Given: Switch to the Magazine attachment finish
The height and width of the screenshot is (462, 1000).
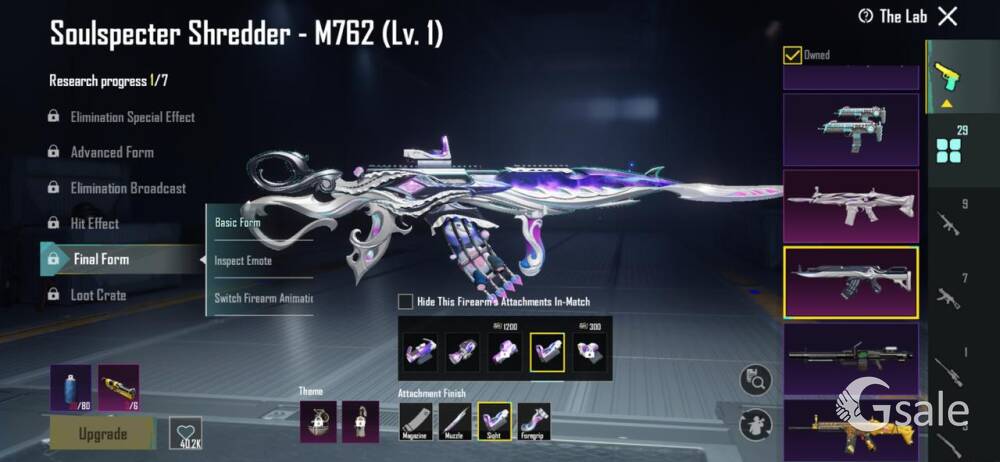Looking at the screenshot, I should pyautogui.click(x=415, y=420).
